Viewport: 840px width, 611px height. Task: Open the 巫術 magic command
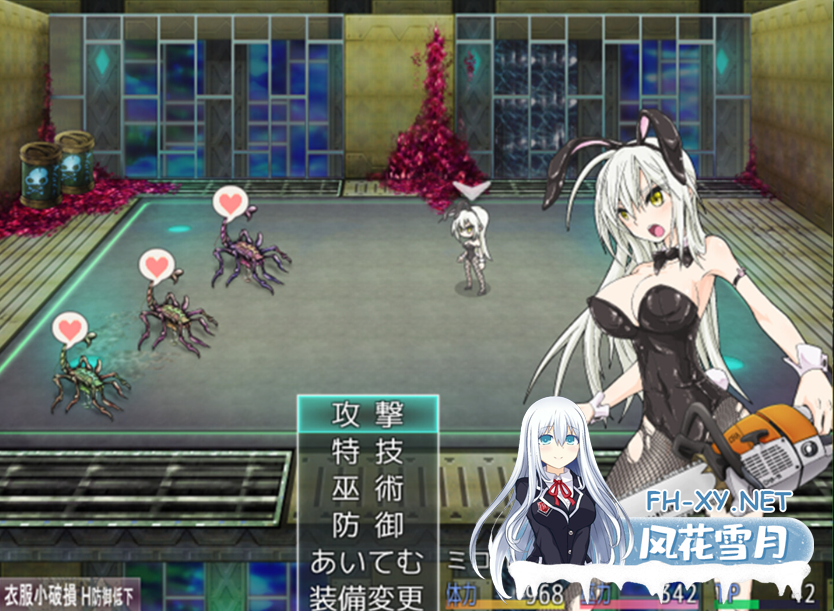click(367, 487)
